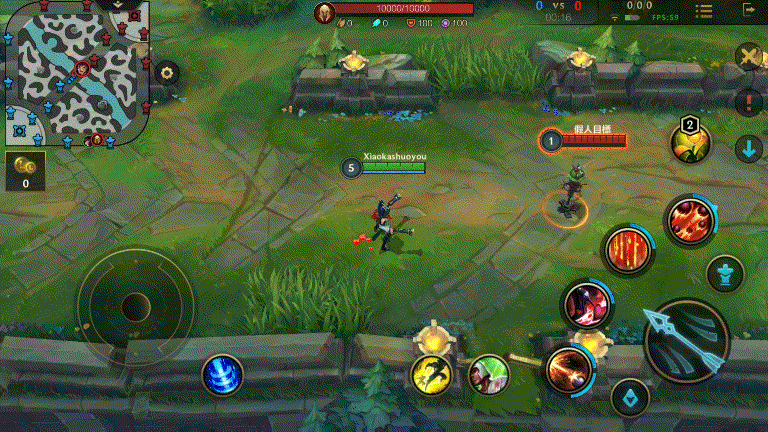768x432 pixels.
Task: Cast the dark red champion silhouette ability
Action: 585,302
